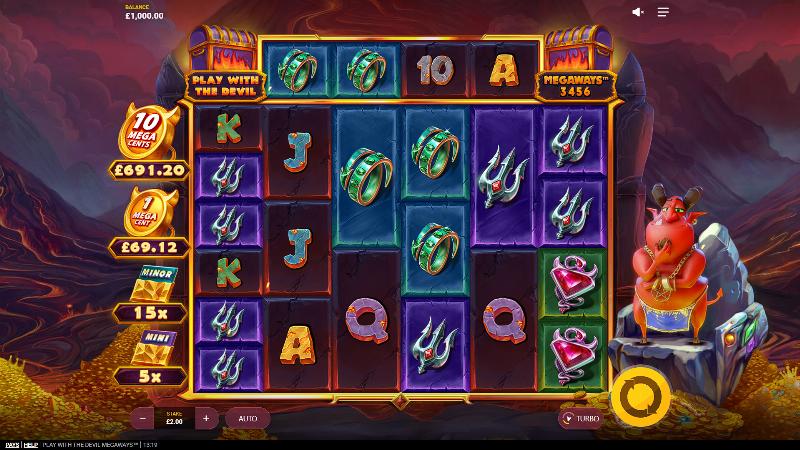Image resolution: width=800 pixels, height=450 pixels.
Task: Open the Auto spin options
Action: pyautogui.click(x=247, y=418)
